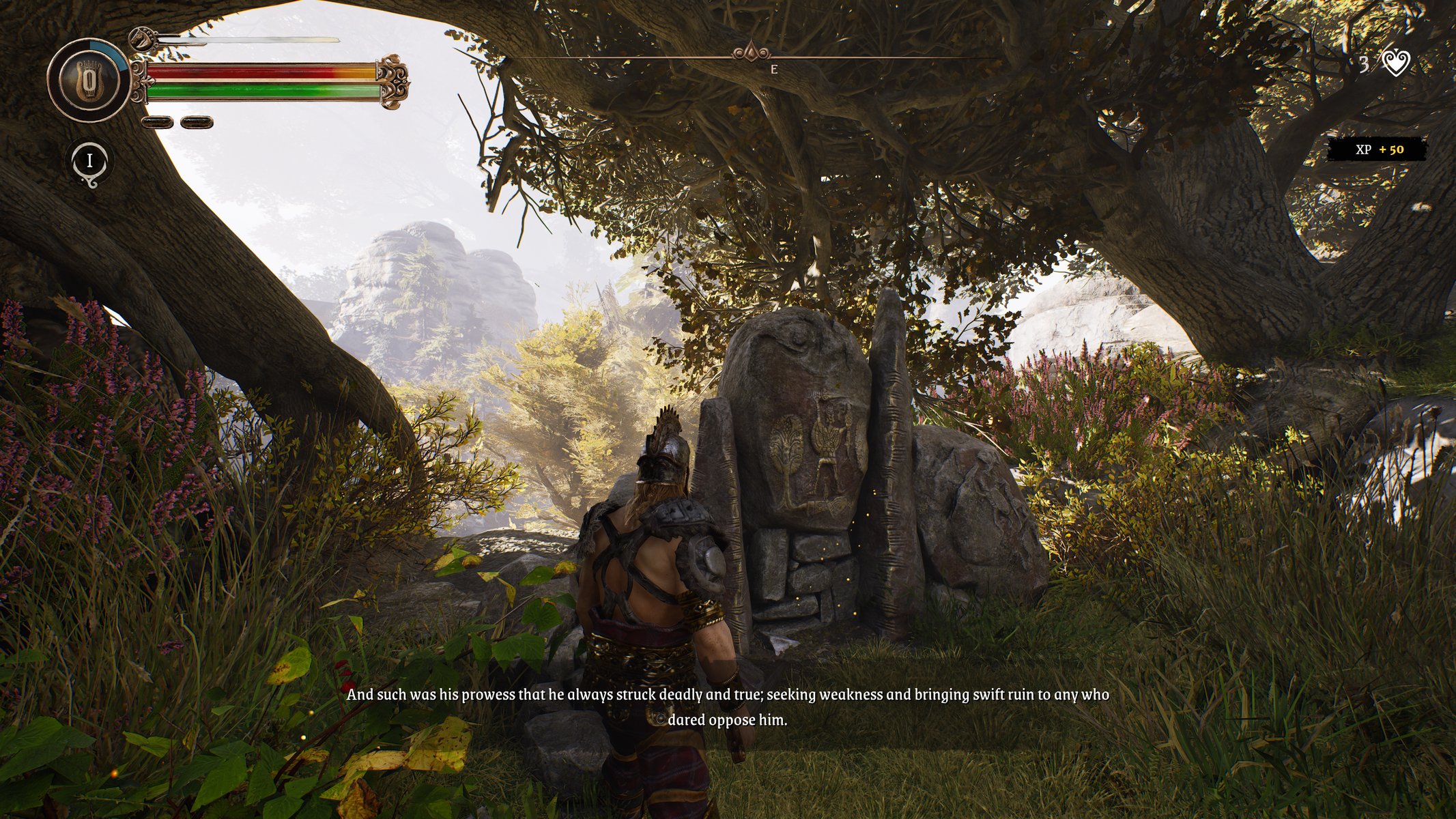
Task: Click the horse head shield icon
Action: point(141,38)
